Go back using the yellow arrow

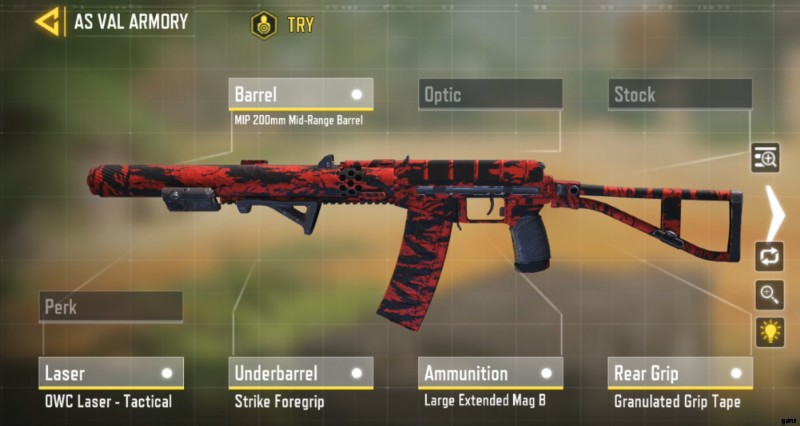[46, 21]
